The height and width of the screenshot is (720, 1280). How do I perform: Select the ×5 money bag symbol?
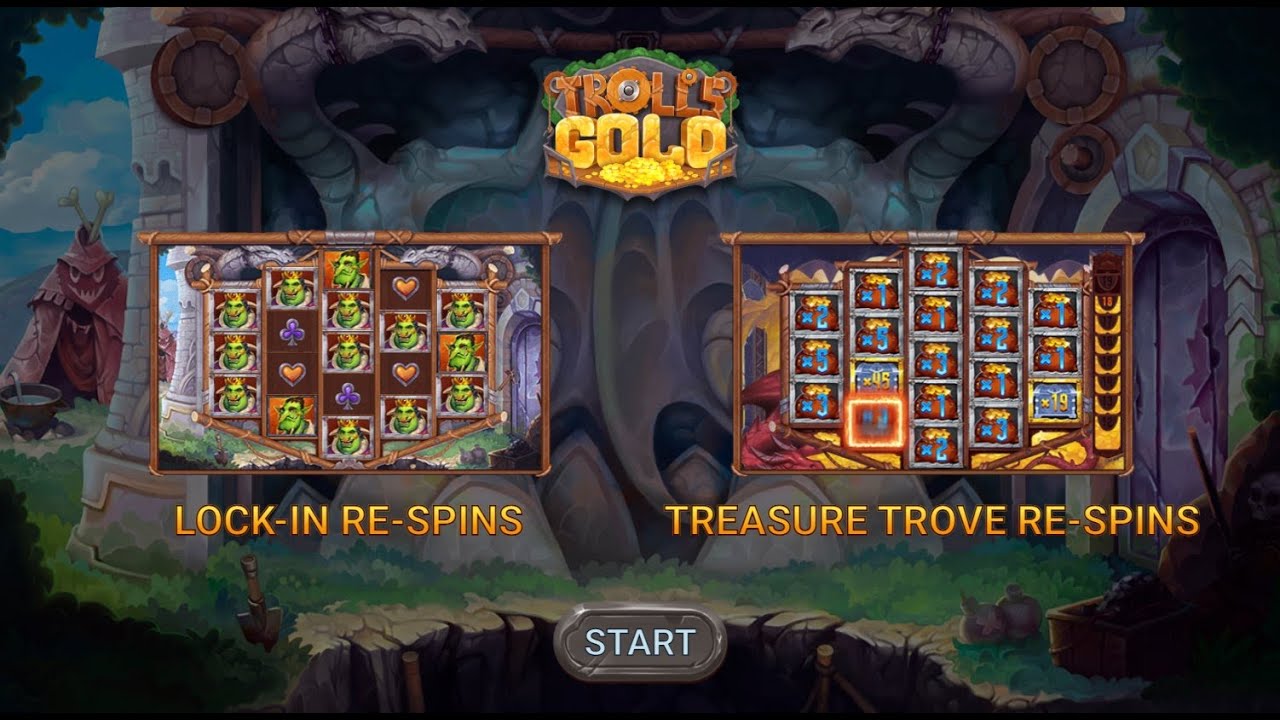[x=816, y=358]
